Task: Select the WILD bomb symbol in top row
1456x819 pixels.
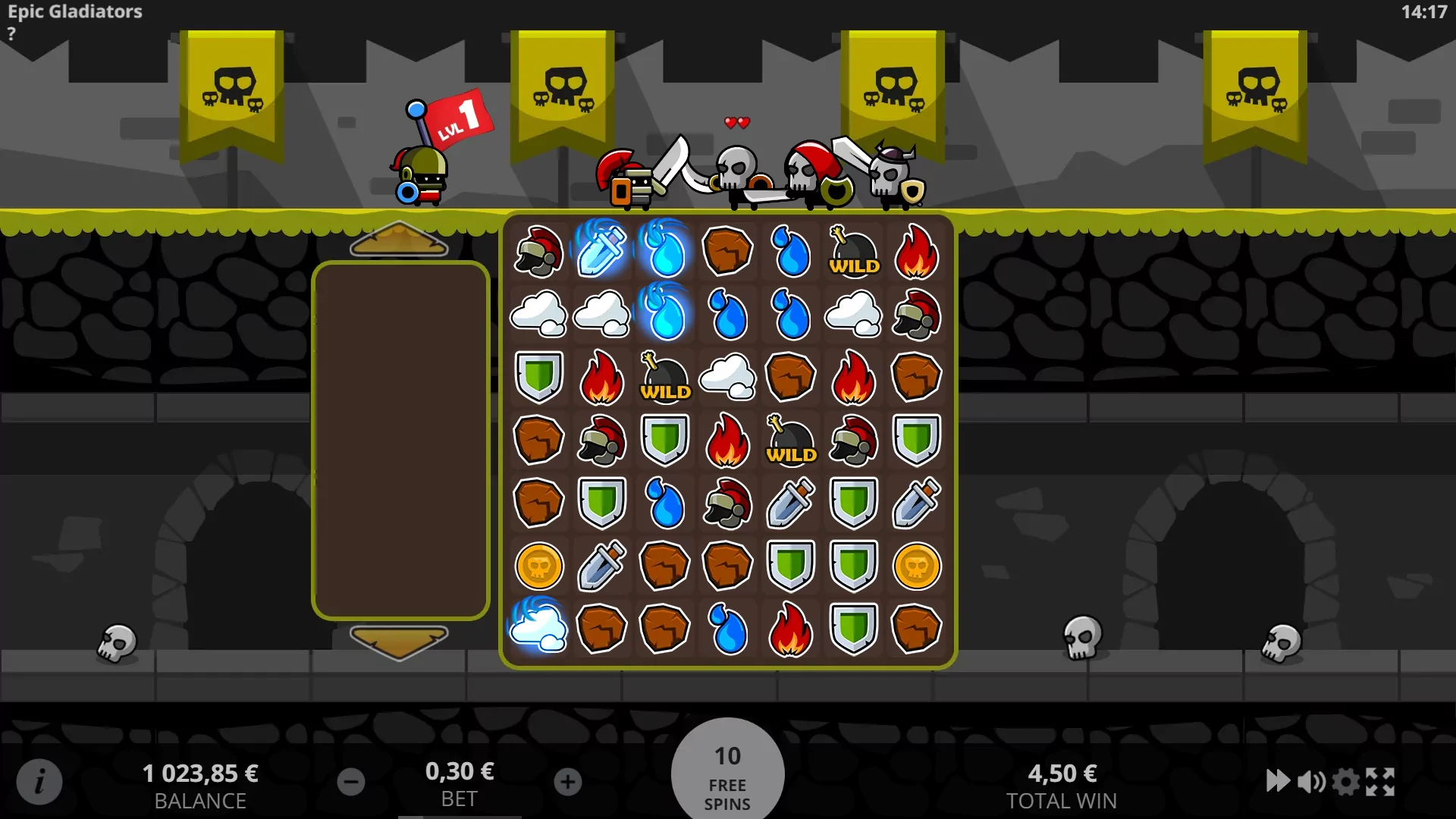Action: 853,252
